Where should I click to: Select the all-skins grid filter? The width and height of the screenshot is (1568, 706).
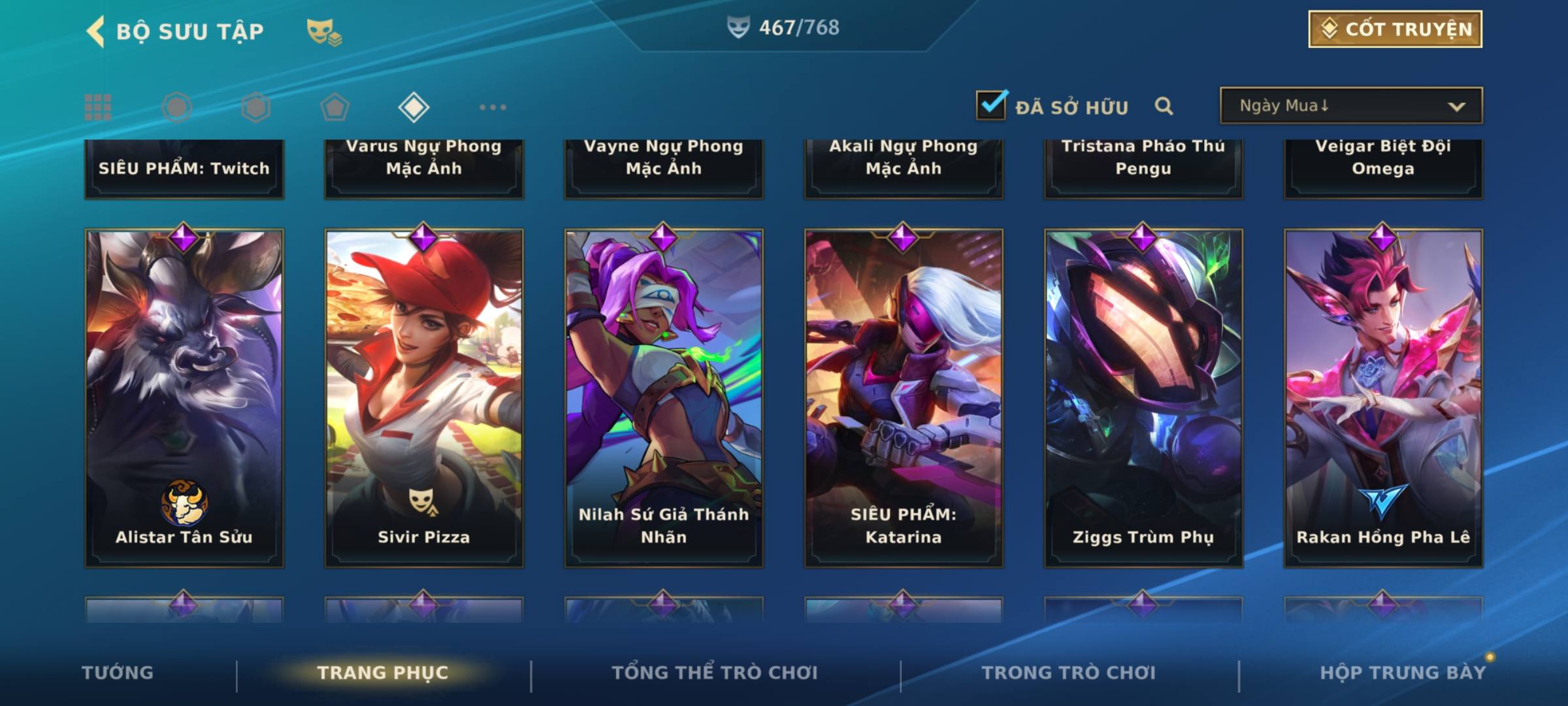(98, 107)
